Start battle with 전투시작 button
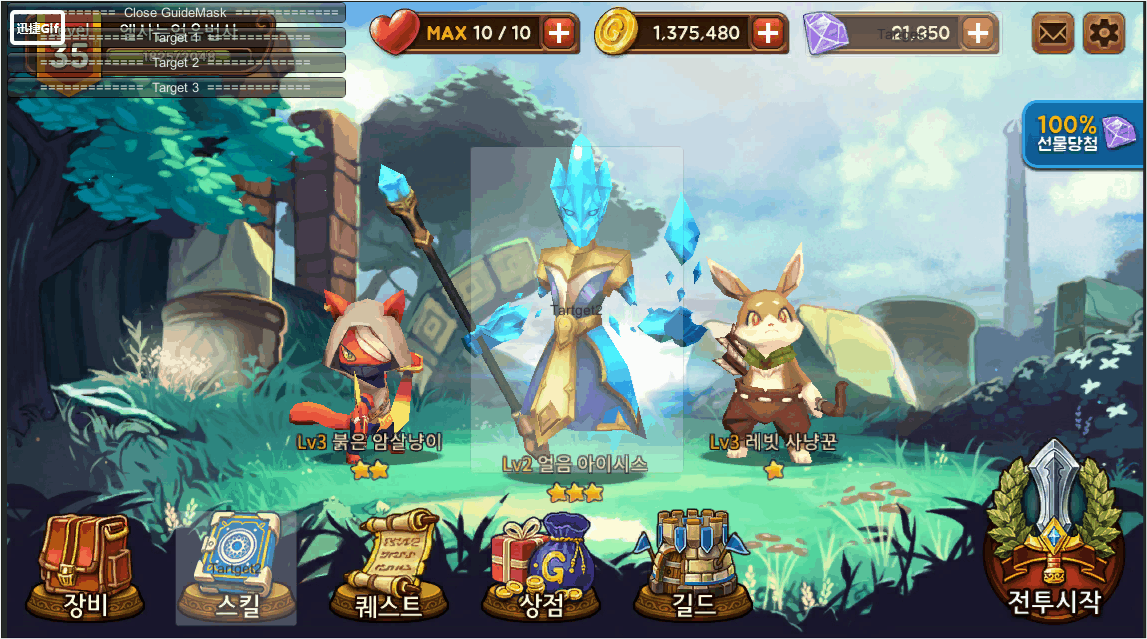Screen dimensions: 1147x639 click(1054, 541)
